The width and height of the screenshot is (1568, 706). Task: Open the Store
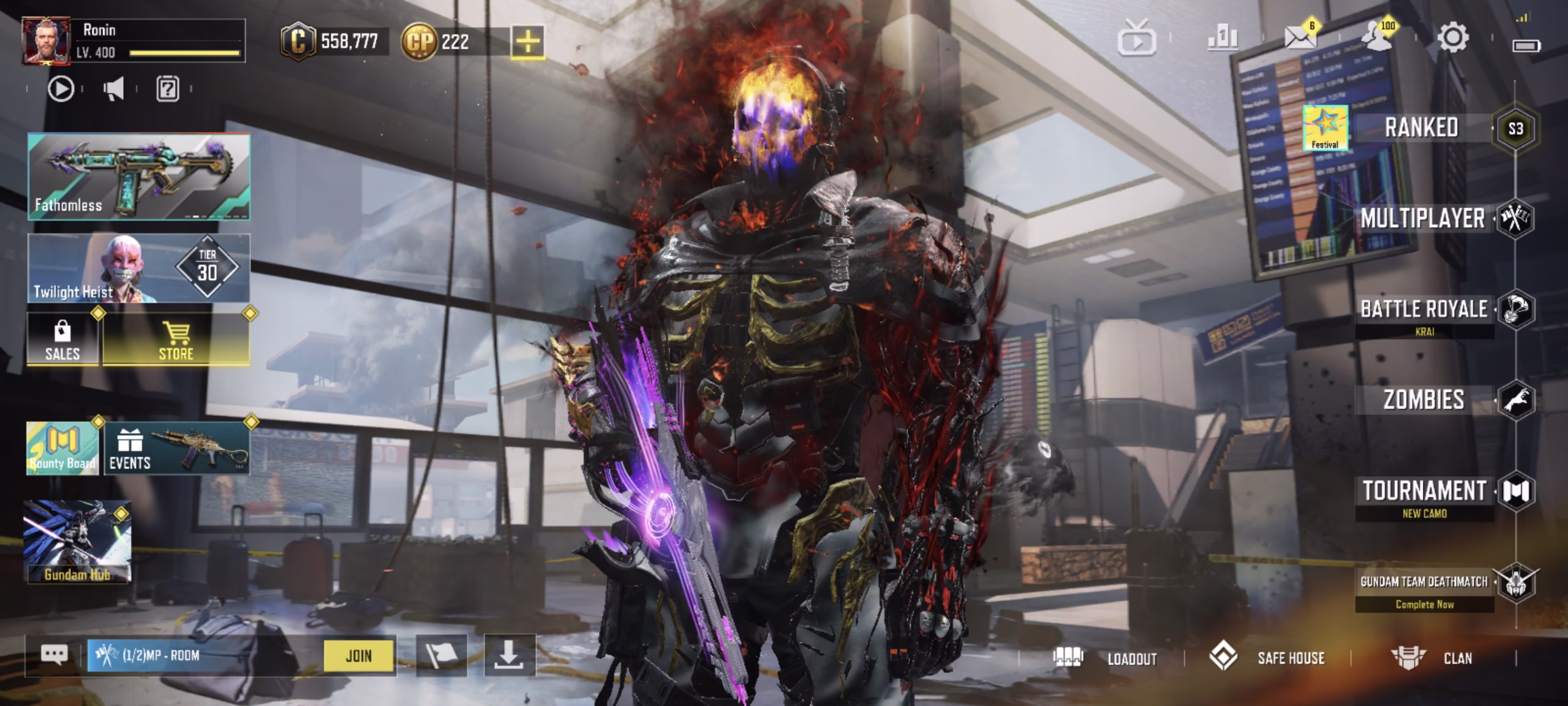176,340
